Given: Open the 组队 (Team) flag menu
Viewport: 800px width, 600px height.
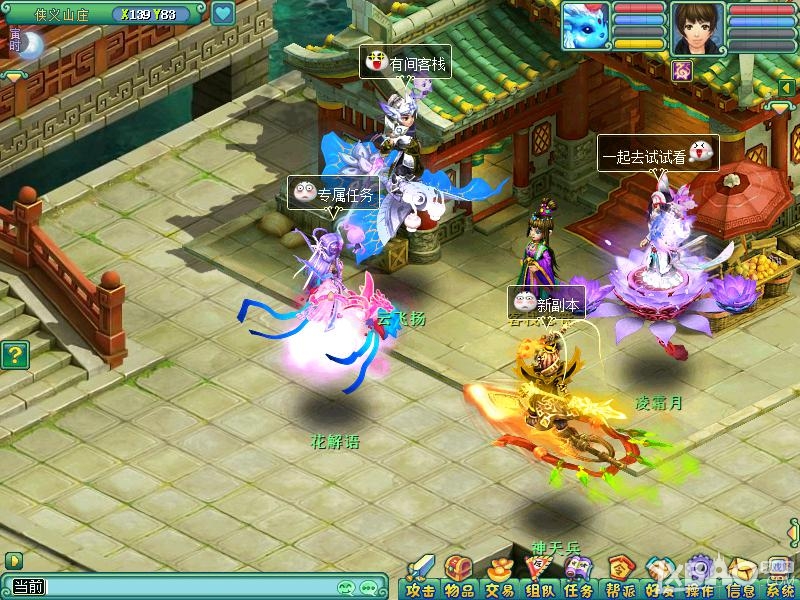Looking at the screenshot, I should (538, 576).
